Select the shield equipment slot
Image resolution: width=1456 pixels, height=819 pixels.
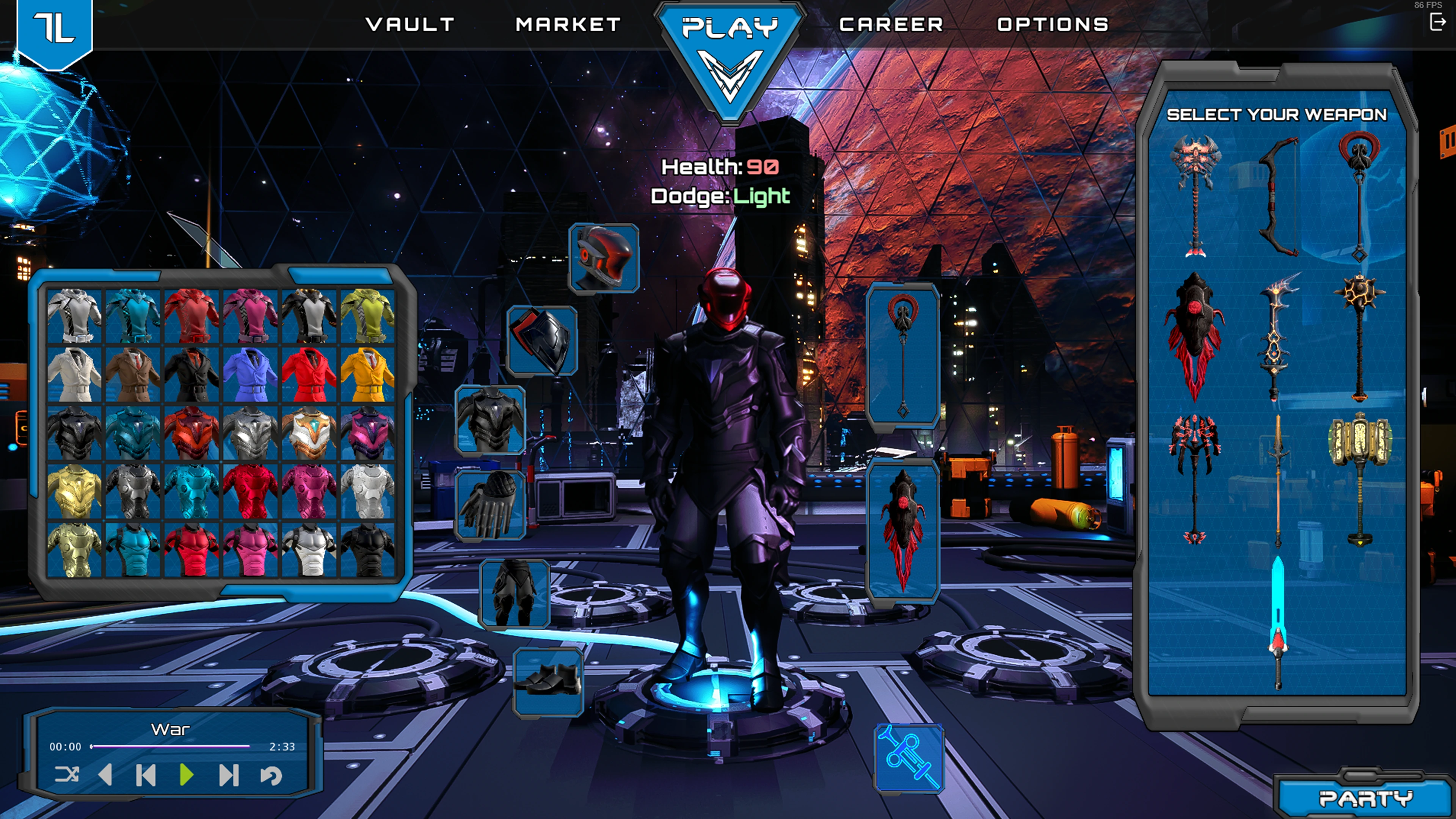541,341
